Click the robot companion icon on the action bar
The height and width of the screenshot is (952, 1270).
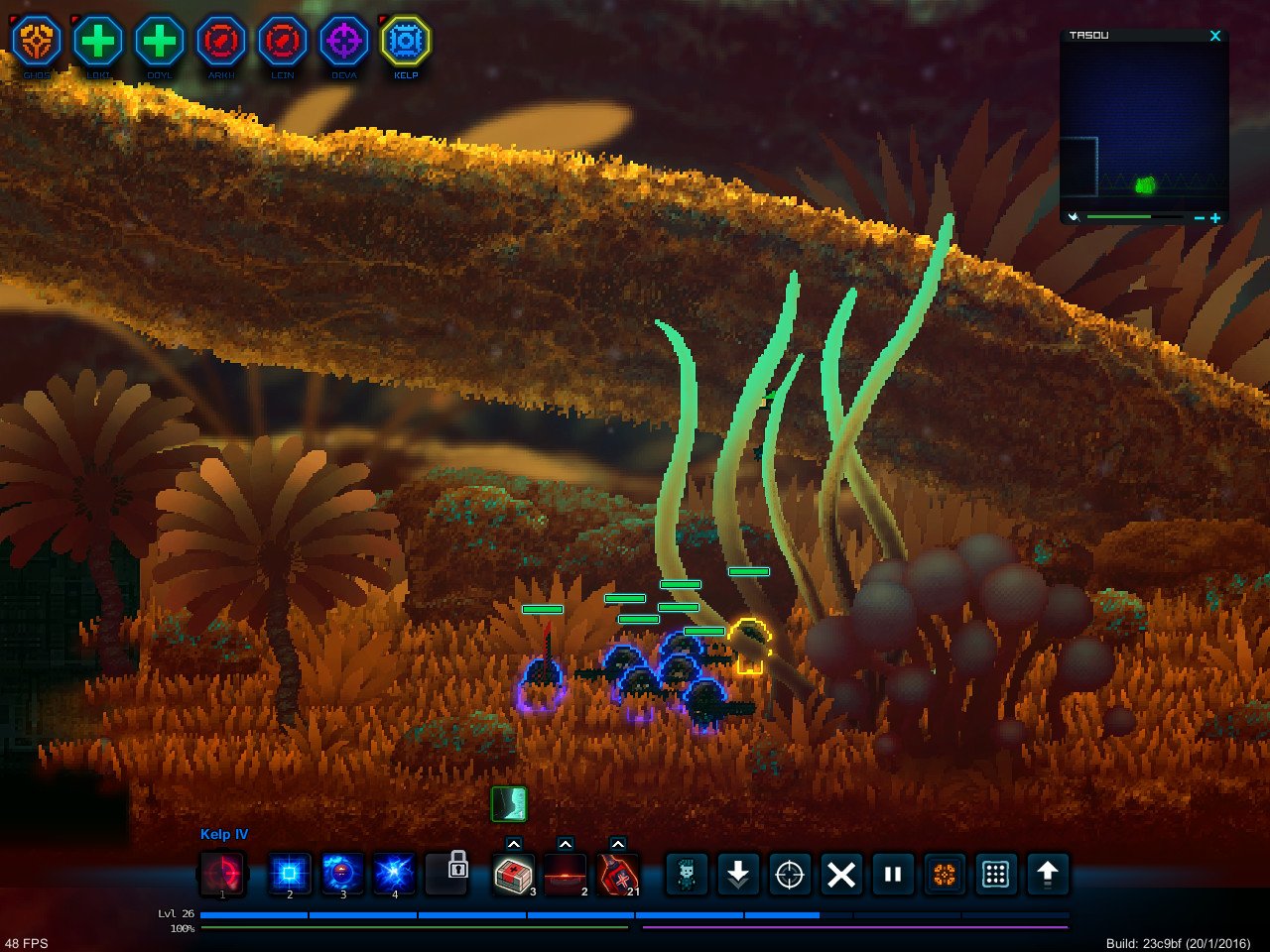click(686, 875)
